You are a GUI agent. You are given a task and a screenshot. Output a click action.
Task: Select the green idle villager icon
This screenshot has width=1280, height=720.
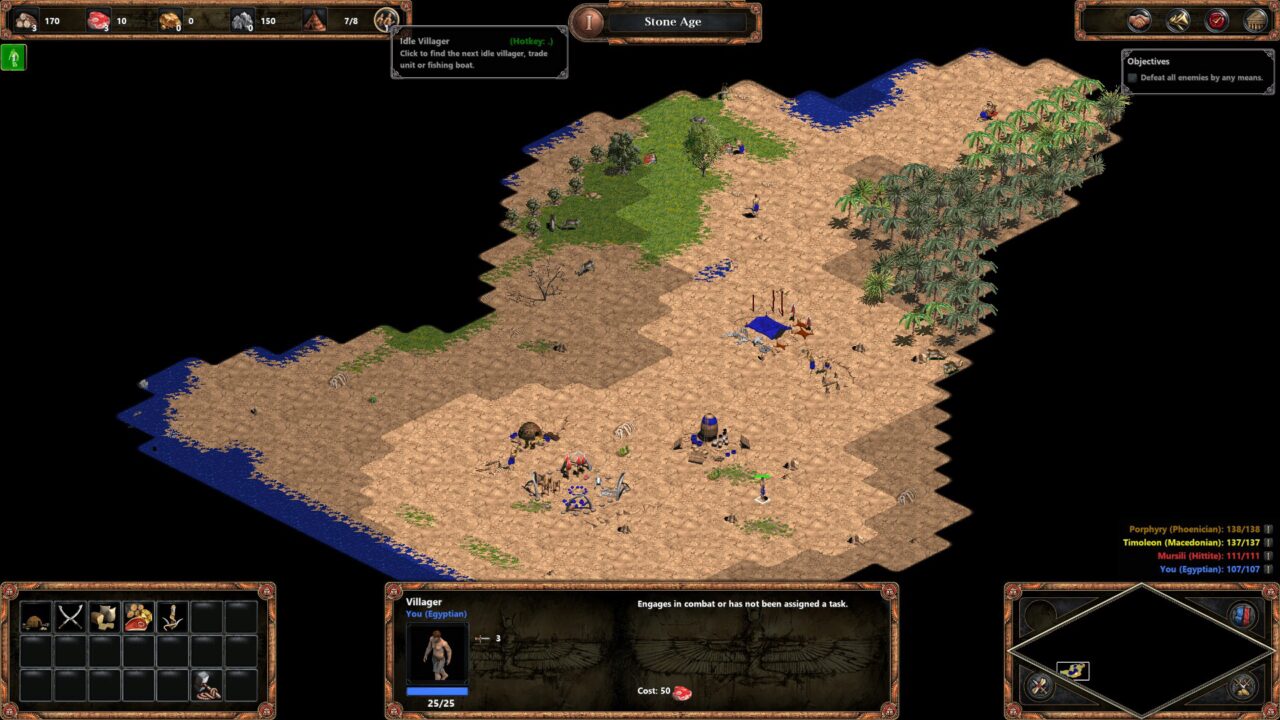click(14, 58)
